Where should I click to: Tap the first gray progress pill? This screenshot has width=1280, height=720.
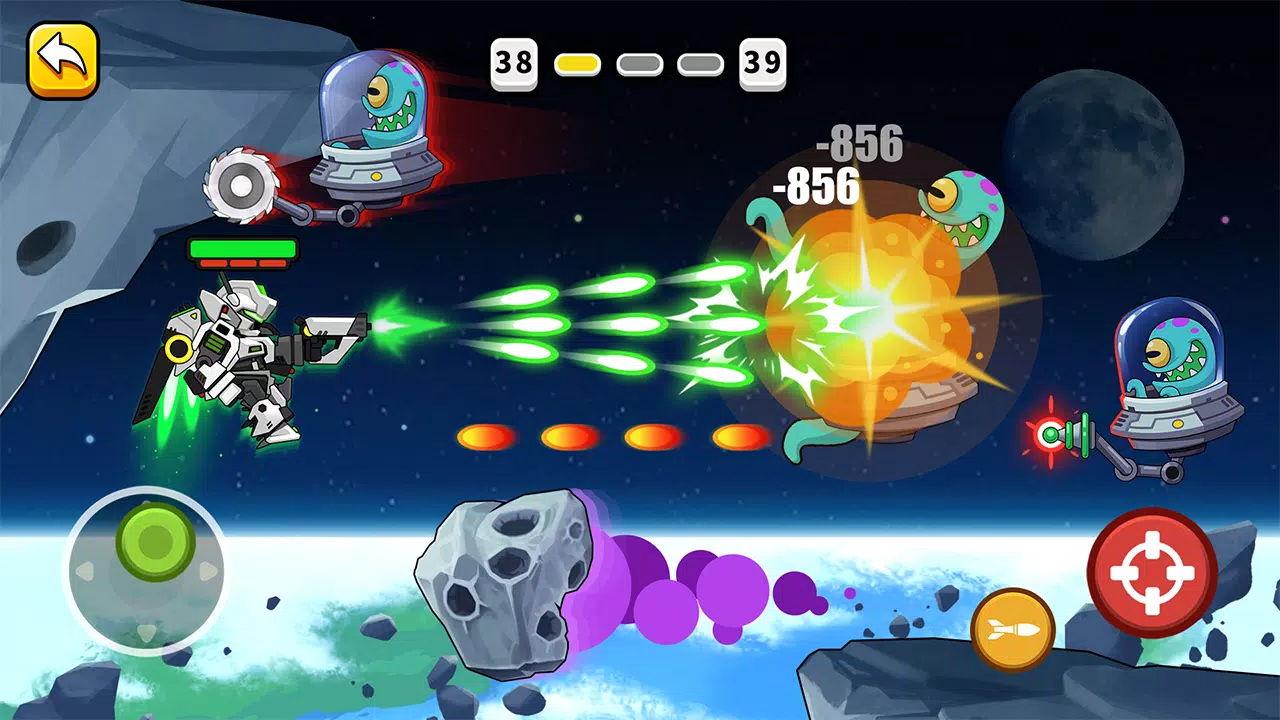click(640, 62)
